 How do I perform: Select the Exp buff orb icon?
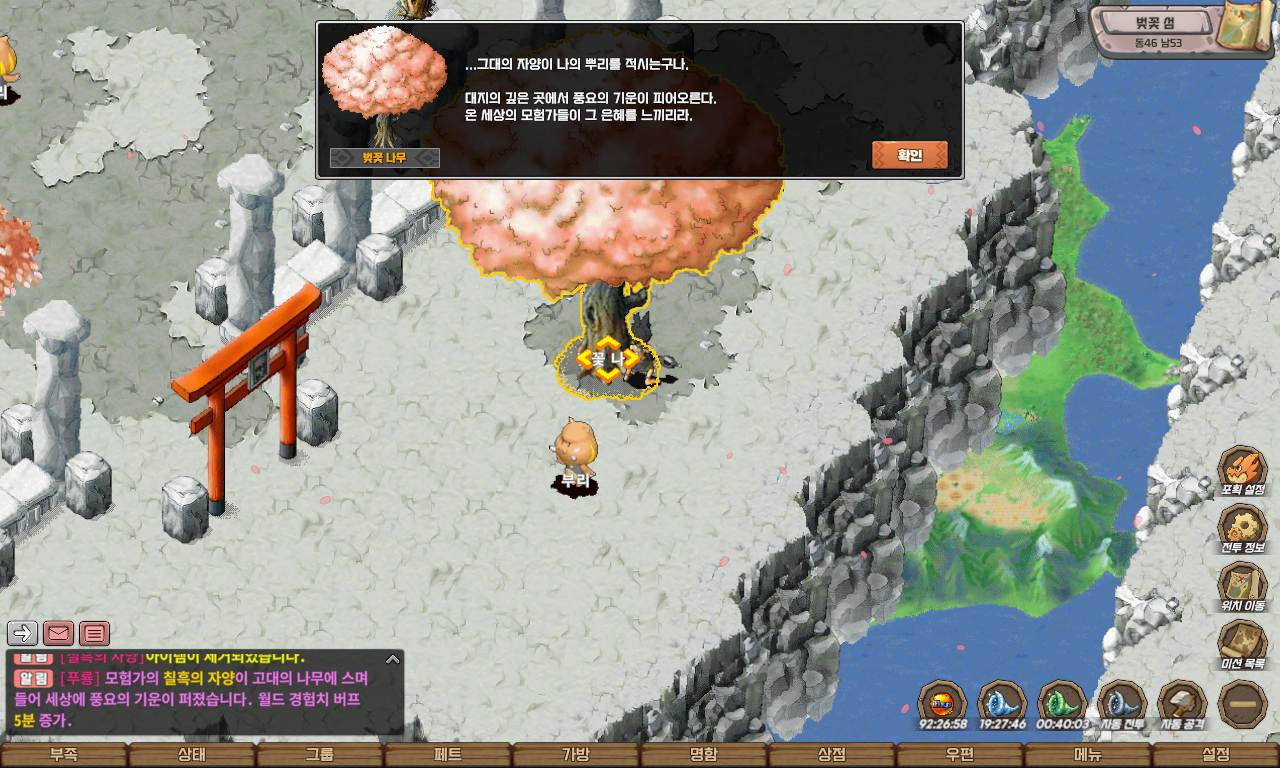942,702
